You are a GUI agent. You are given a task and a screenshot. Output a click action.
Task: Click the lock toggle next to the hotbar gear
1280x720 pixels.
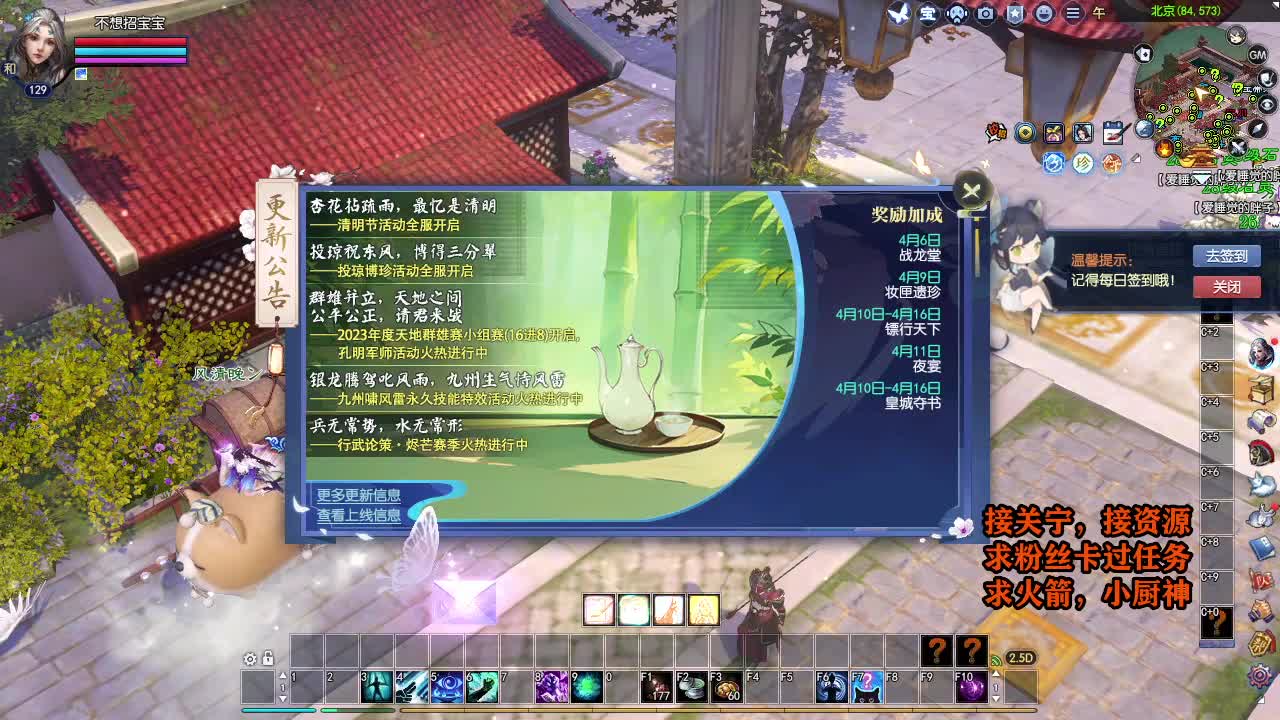(x=267, y=658)
